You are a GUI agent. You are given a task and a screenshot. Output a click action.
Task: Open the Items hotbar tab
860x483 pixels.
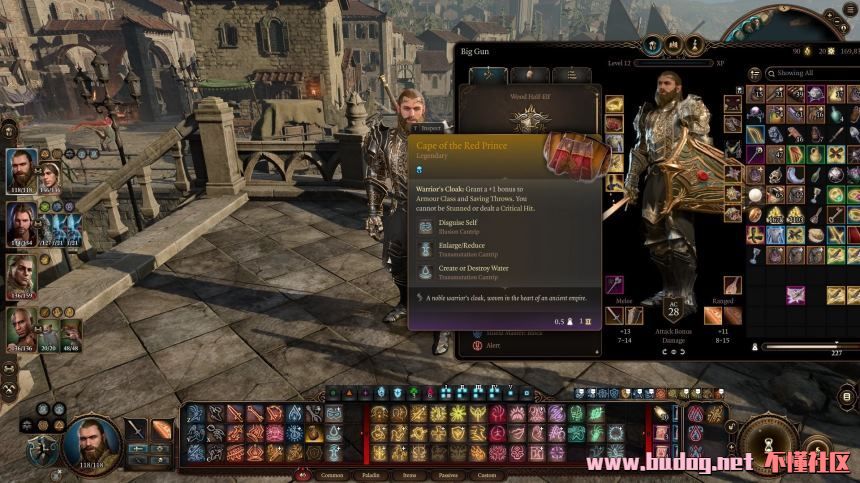[410, 475]
